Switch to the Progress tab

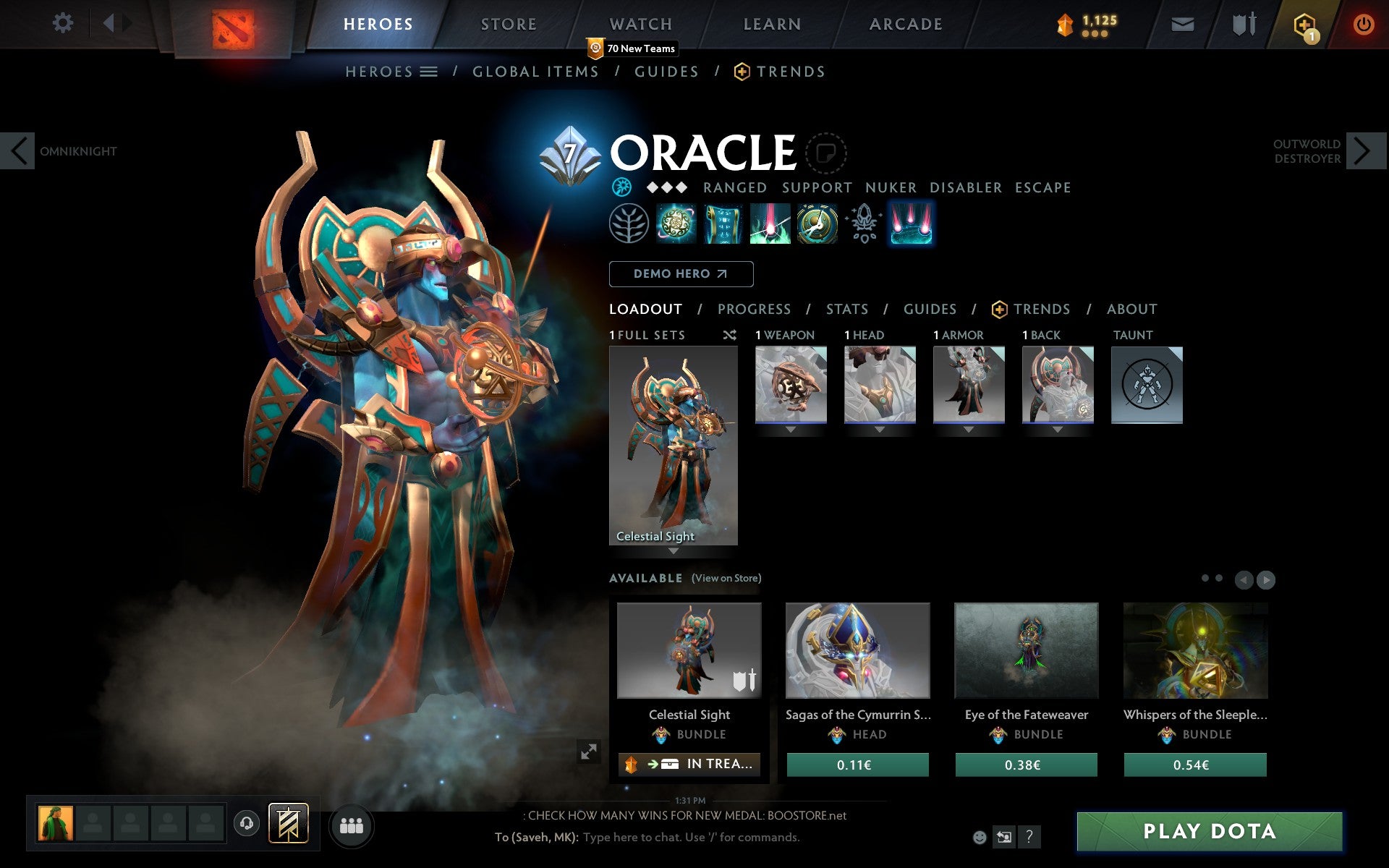pyautogui.click(x=754, y=309)
